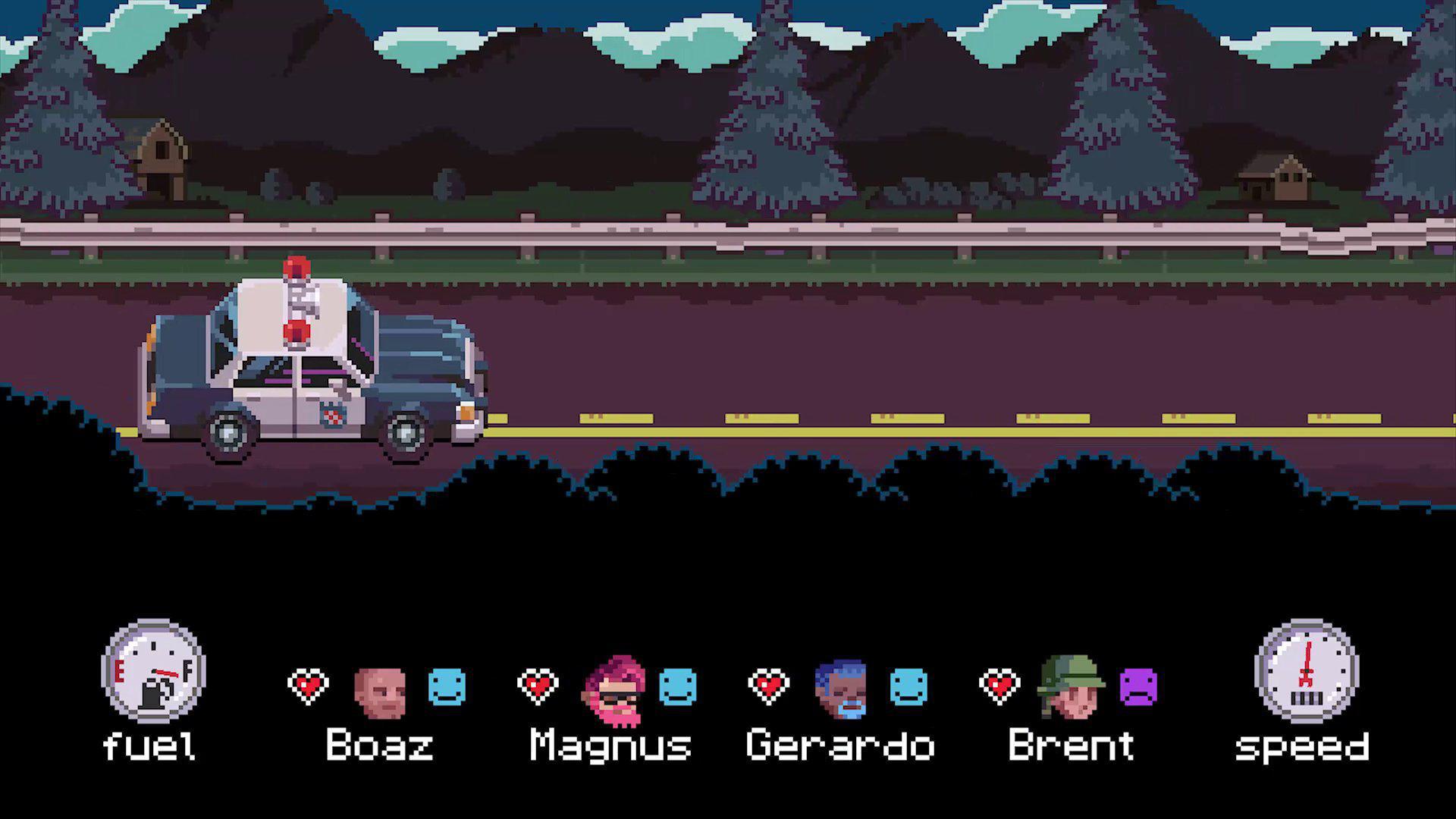Toggle Brent's health heart indicator

coord(1001,685)
